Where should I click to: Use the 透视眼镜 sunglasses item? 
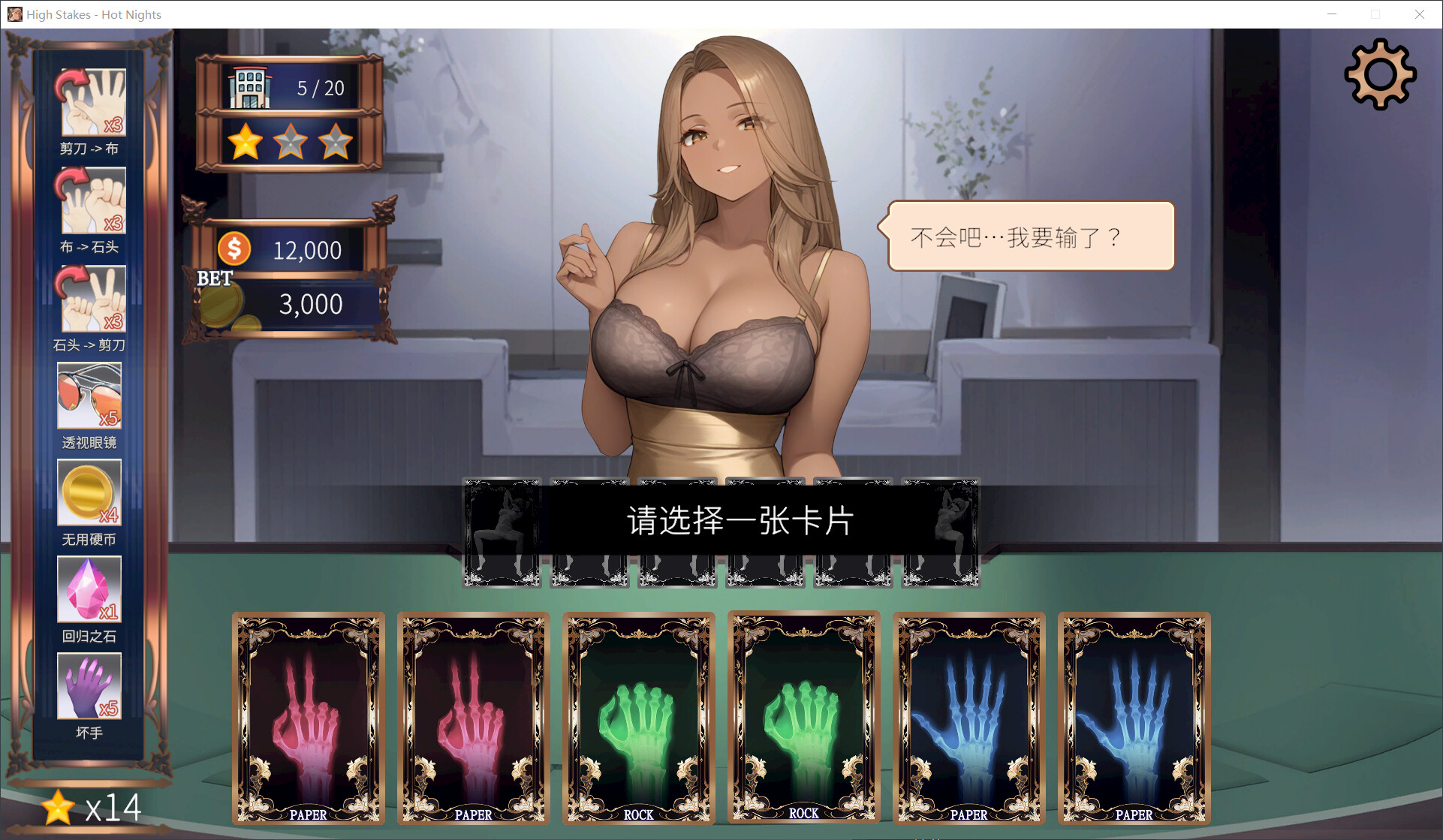point(89,396)
